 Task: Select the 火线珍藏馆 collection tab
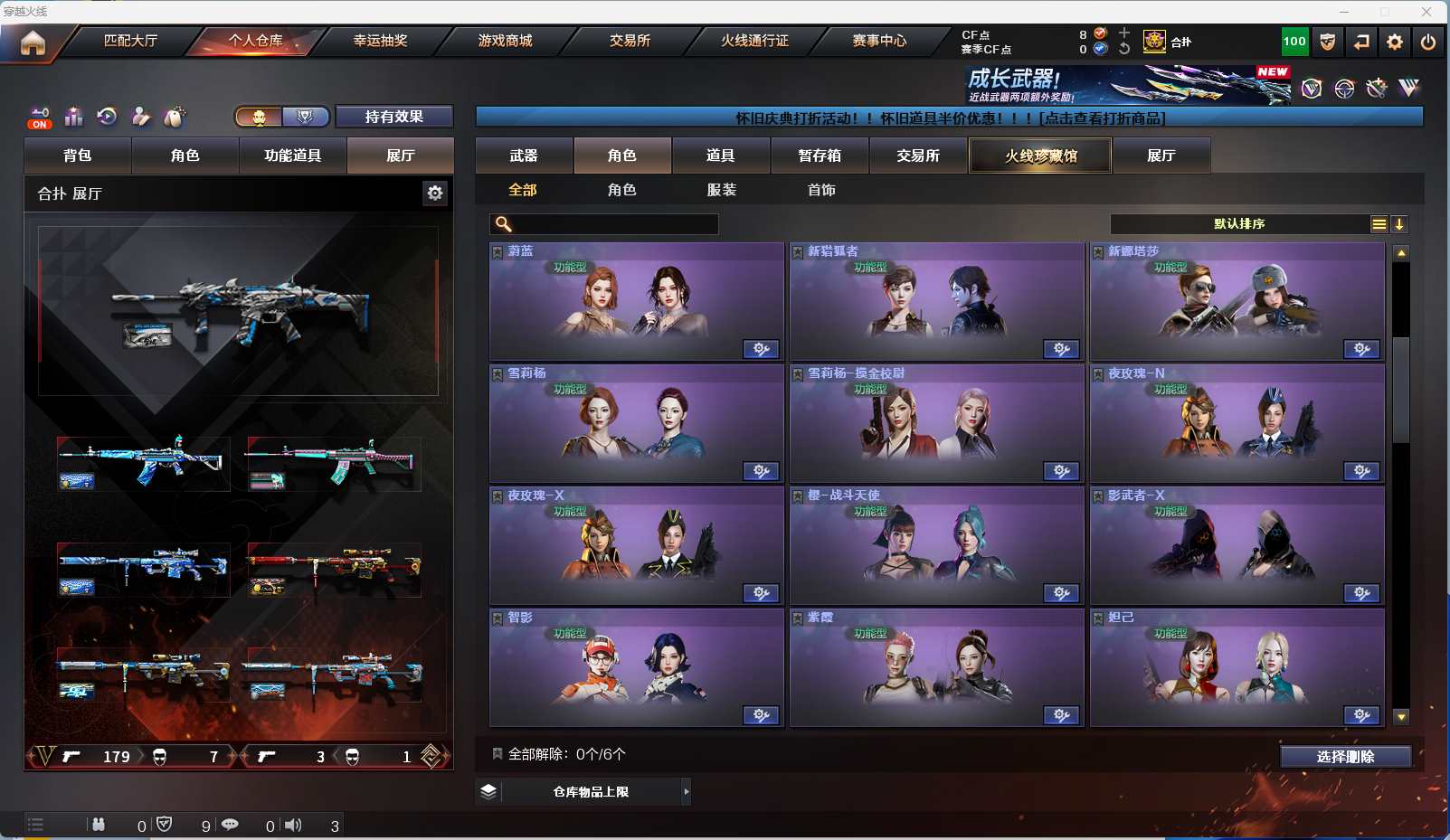[x=1040, y=156]
